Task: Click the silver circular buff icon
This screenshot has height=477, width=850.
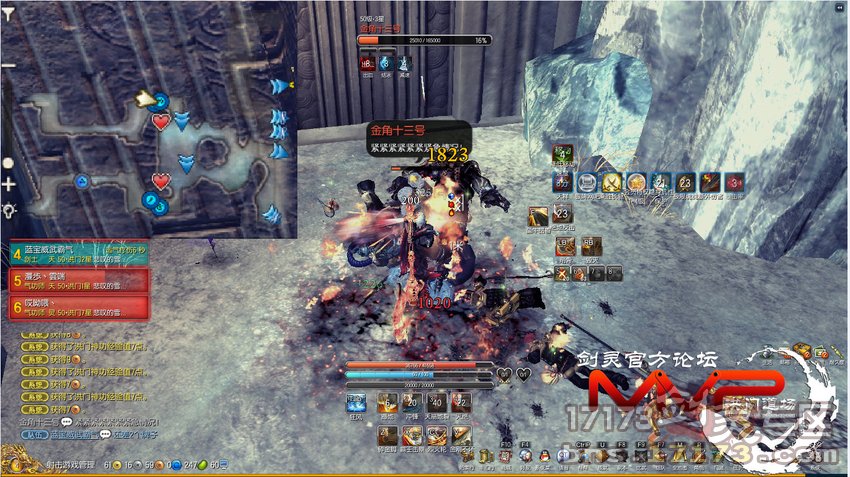Action: point(587,182)
